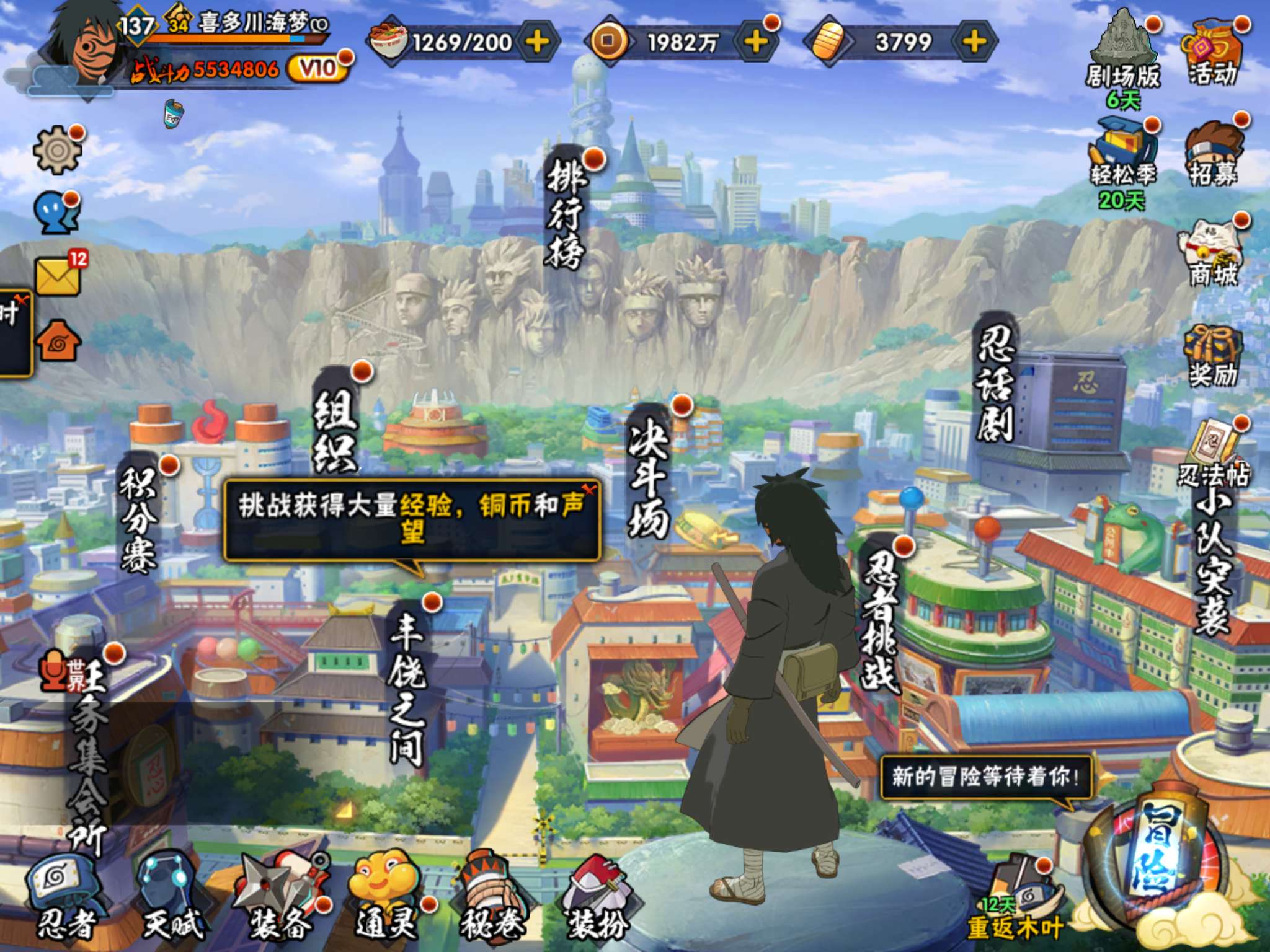
Task: Open the 秘卷 secret scroll menu
Action: (x=491, y=897)
